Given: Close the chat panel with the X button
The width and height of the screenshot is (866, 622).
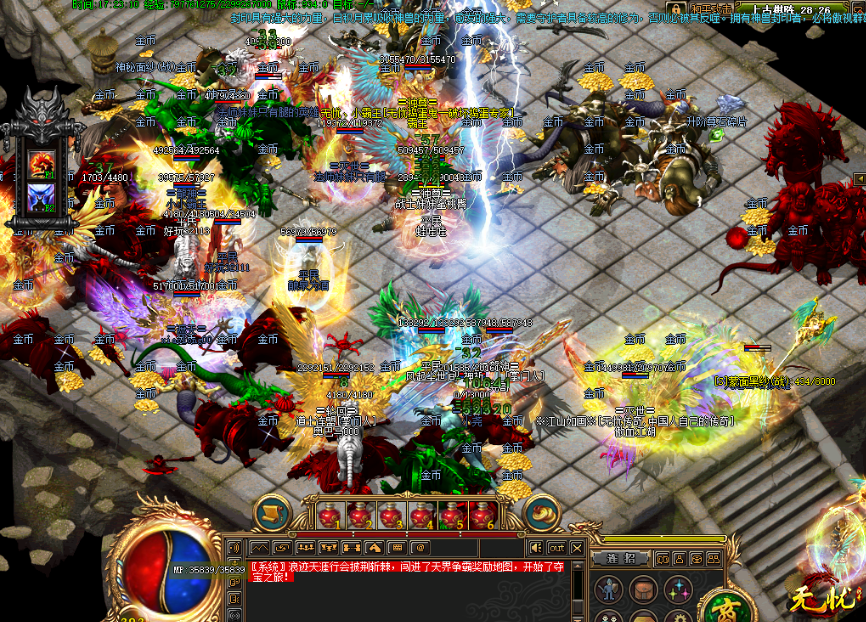Looking at the screenshot, I should (x=578, y=547).
